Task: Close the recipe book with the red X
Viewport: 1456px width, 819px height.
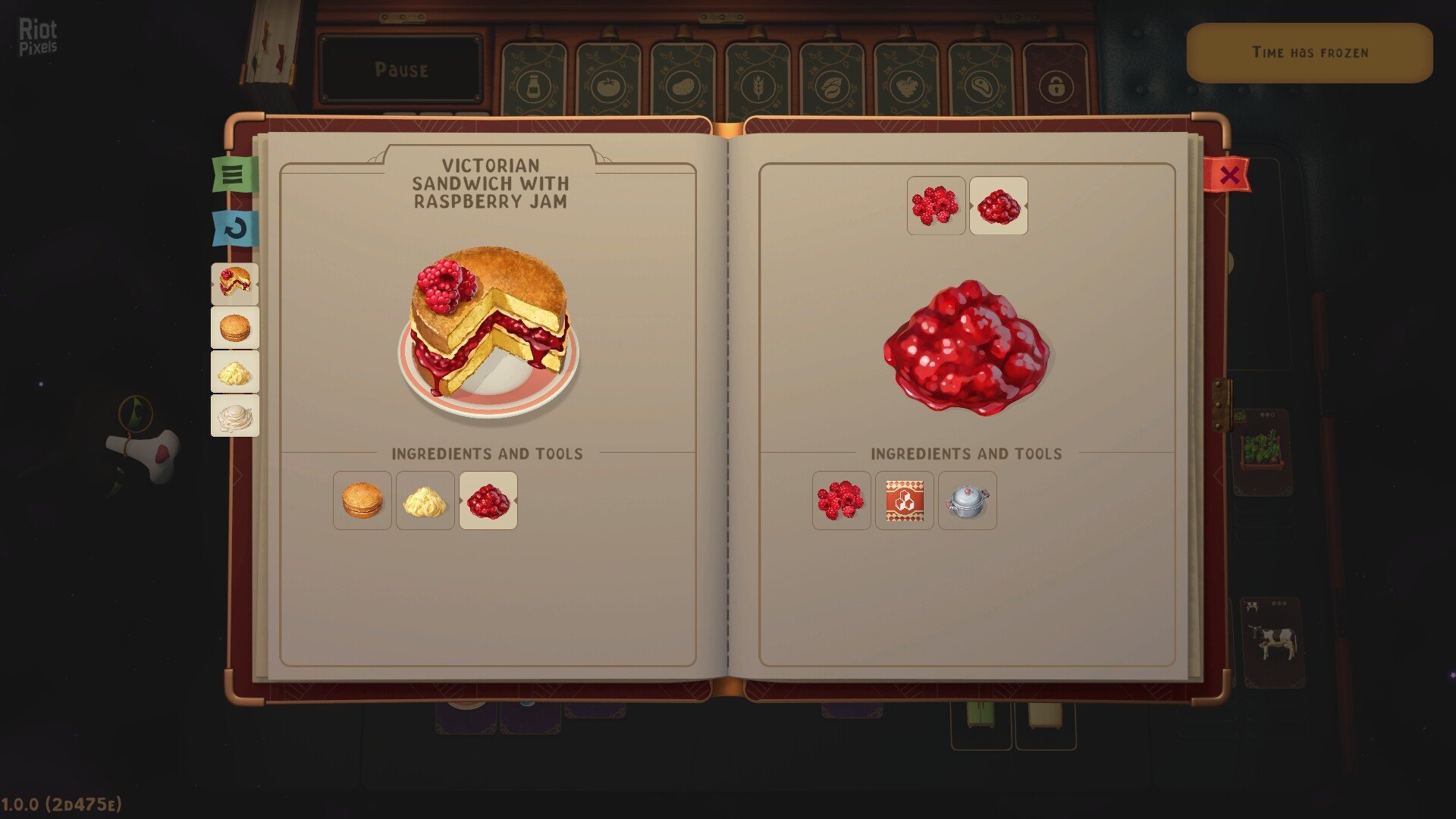Action: pyautogui.click(x=1229, y=175)
